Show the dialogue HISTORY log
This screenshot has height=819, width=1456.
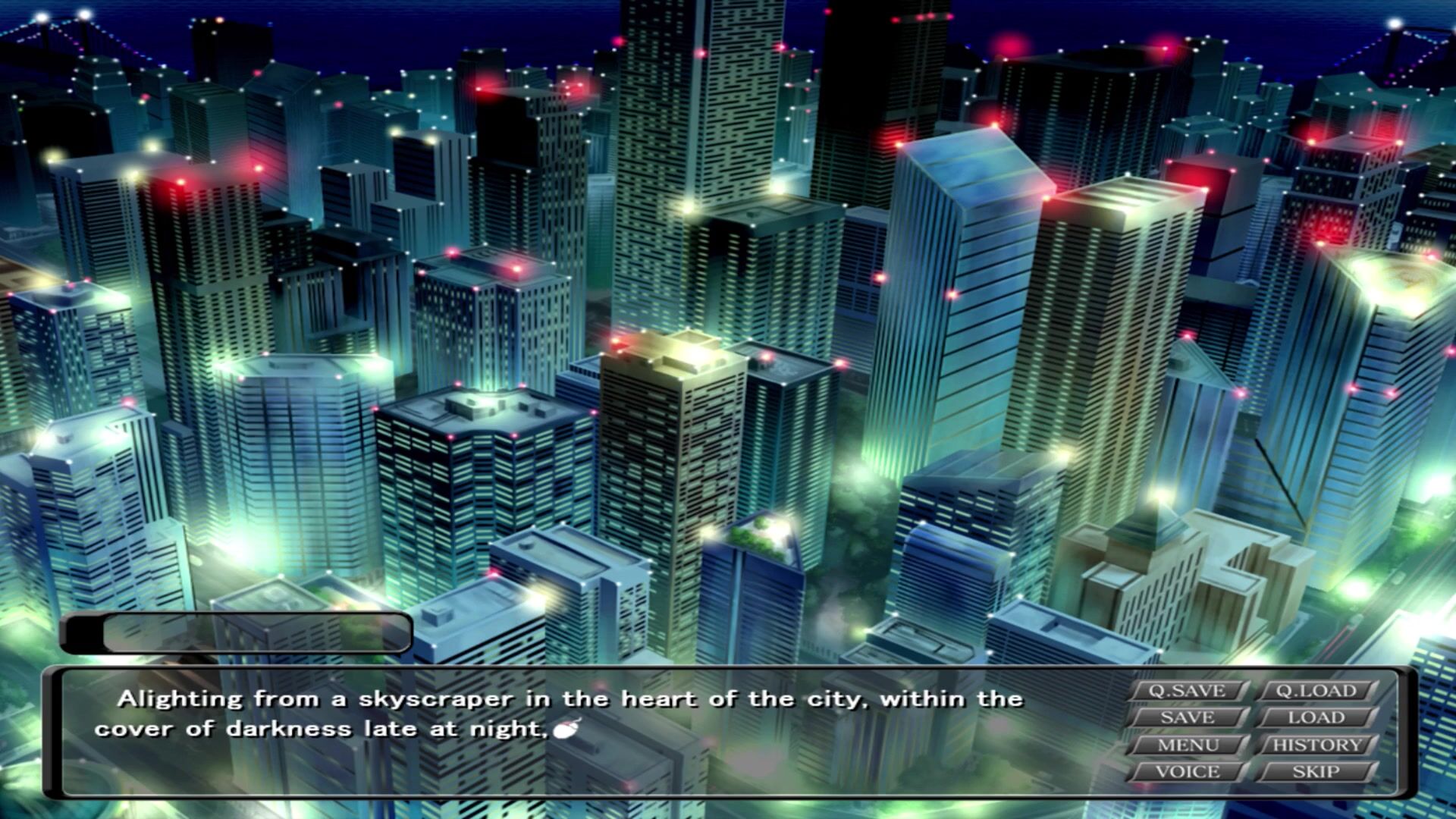coord(1316,745)
